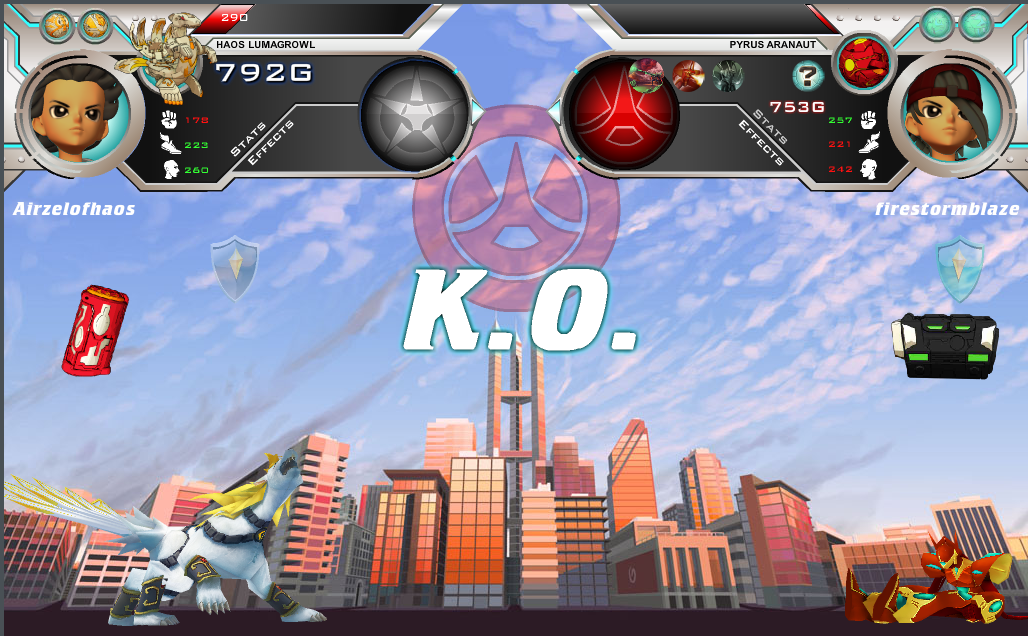Click the dark gray creature ability icon

click(728, 75)
